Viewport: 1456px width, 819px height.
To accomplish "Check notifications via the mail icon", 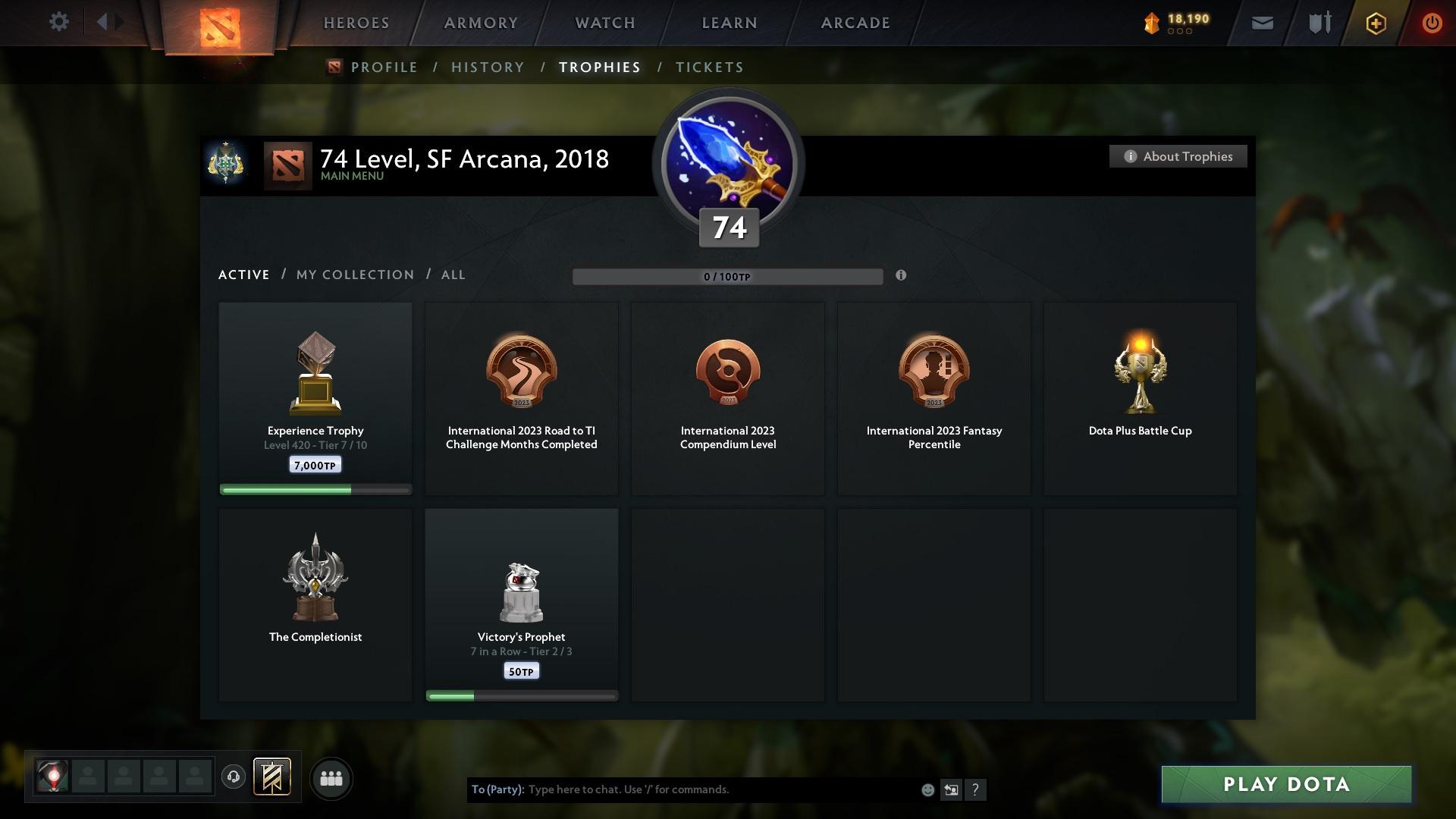I will tap(1261, 23).
